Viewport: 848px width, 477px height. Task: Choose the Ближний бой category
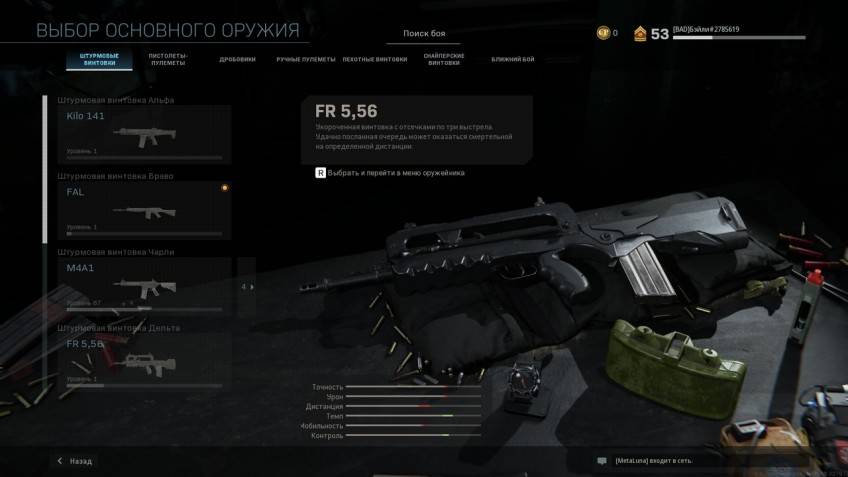pos(512,59)
